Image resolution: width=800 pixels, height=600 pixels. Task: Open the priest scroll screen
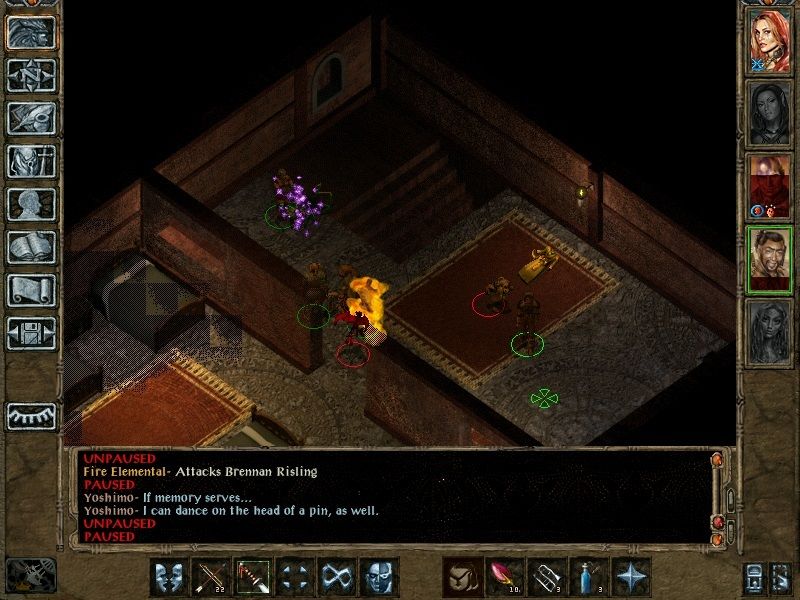(31, 290)
